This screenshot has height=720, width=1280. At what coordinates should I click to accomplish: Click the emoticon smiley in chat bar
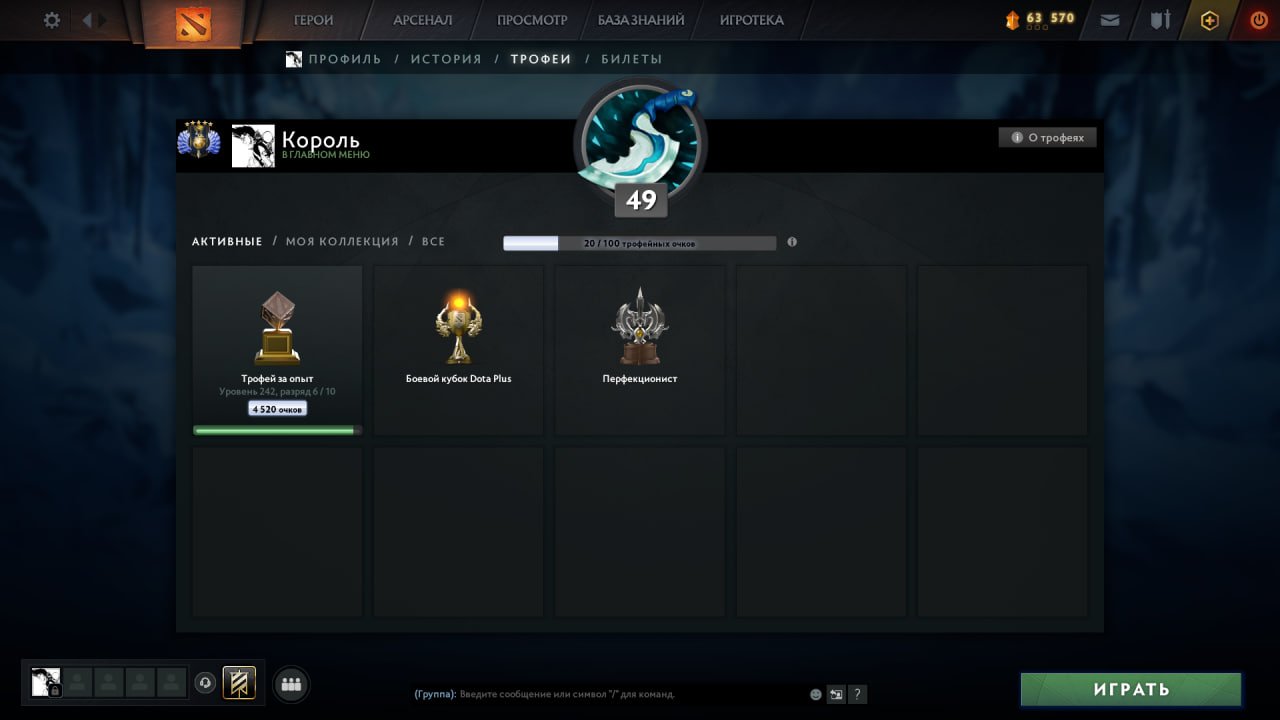point(814,694)
